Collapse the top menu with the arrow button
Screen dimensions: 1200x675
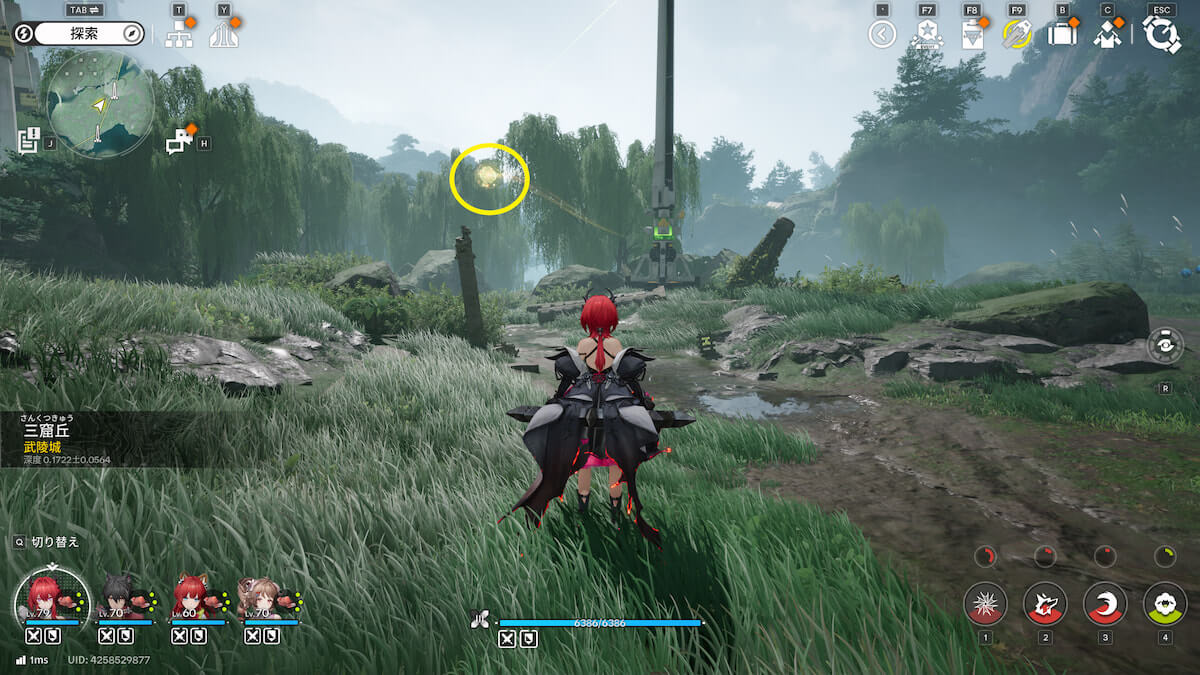coord(882,35)
